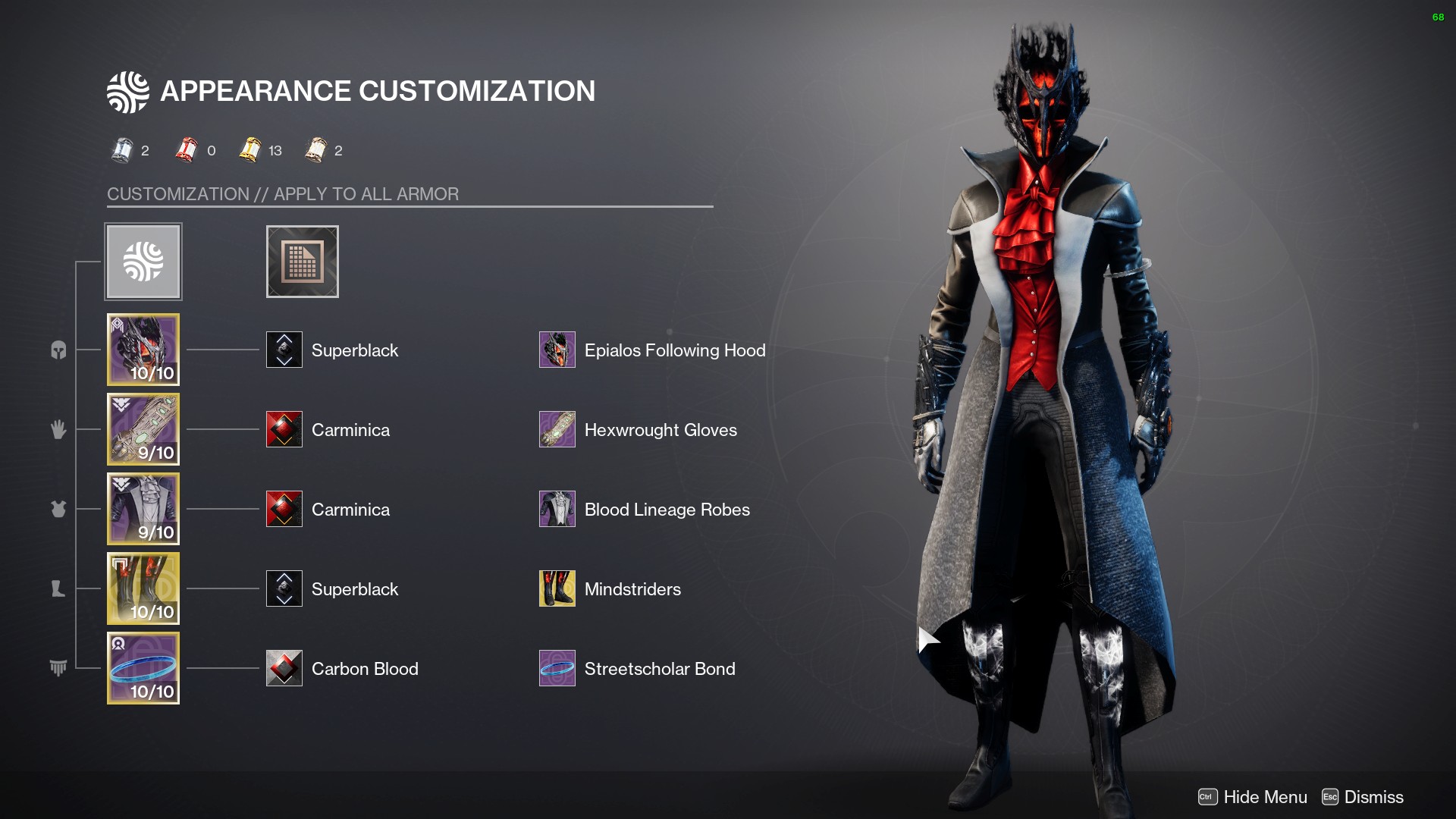The height and width of the screenshot is (819, 1456).
Task: Open the apply-to-all shader slot
Action: click(x=302, y=262)
